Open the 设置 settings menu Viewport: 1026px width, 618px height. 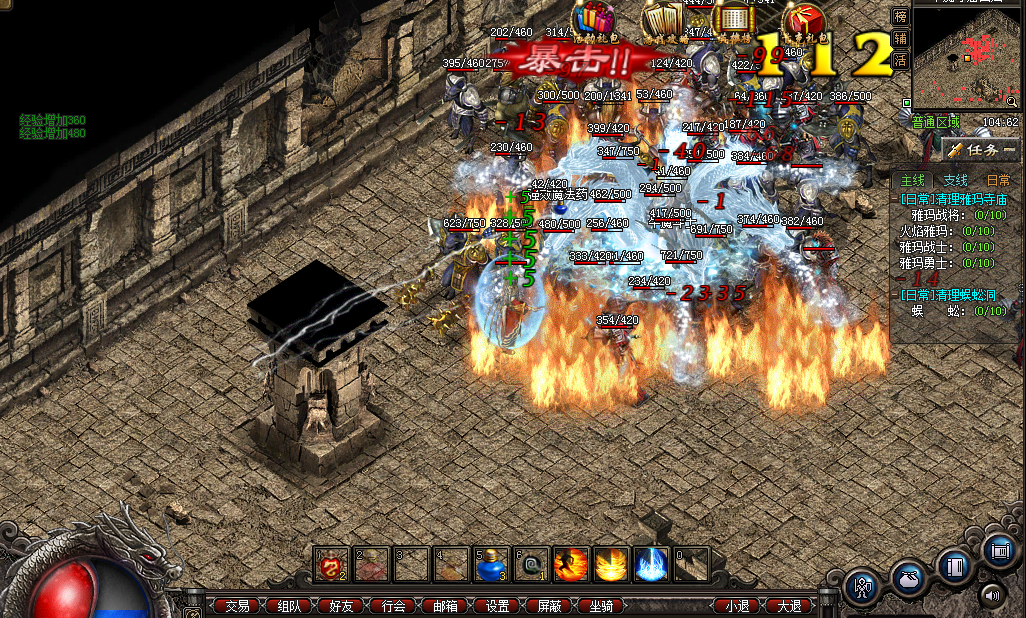pos(497,606)
